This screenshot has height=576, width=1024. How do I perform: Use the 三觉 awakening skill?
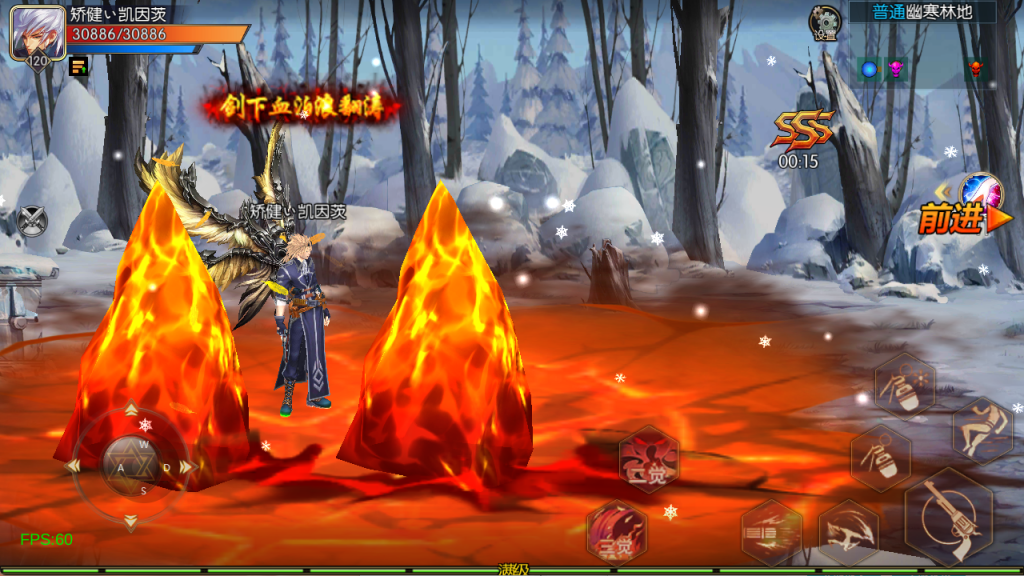(616, 531)
